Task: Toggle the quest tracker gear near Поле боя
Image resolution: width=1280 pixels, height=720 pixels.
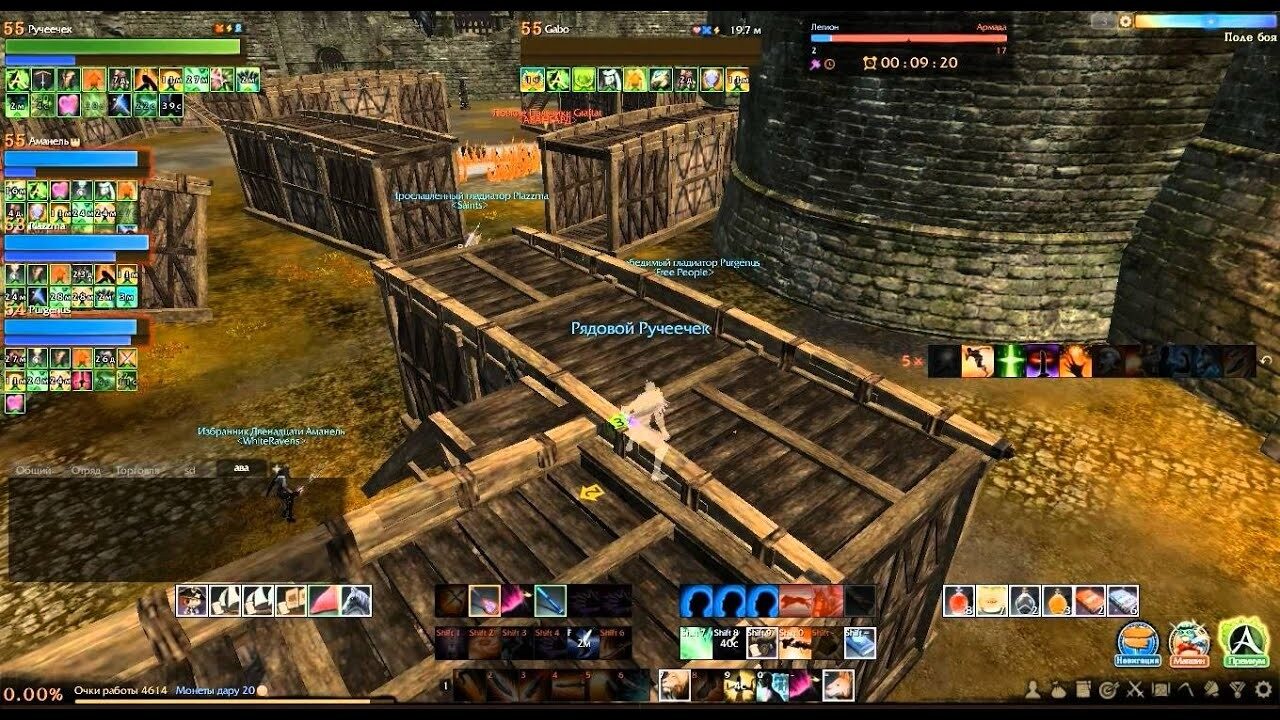Action: 1124,21
